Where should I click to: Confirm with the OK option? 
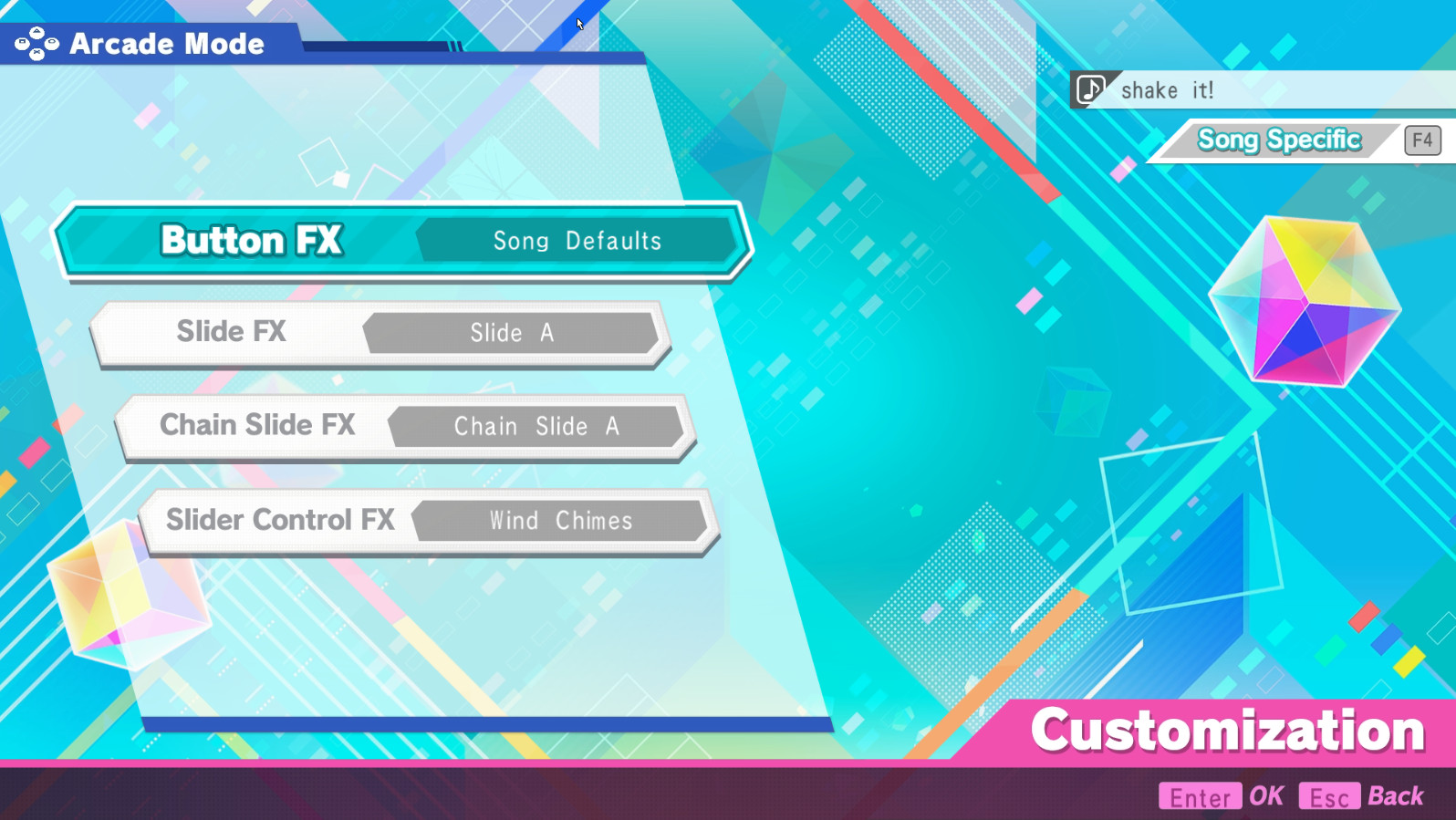[x=1268, y=794]
